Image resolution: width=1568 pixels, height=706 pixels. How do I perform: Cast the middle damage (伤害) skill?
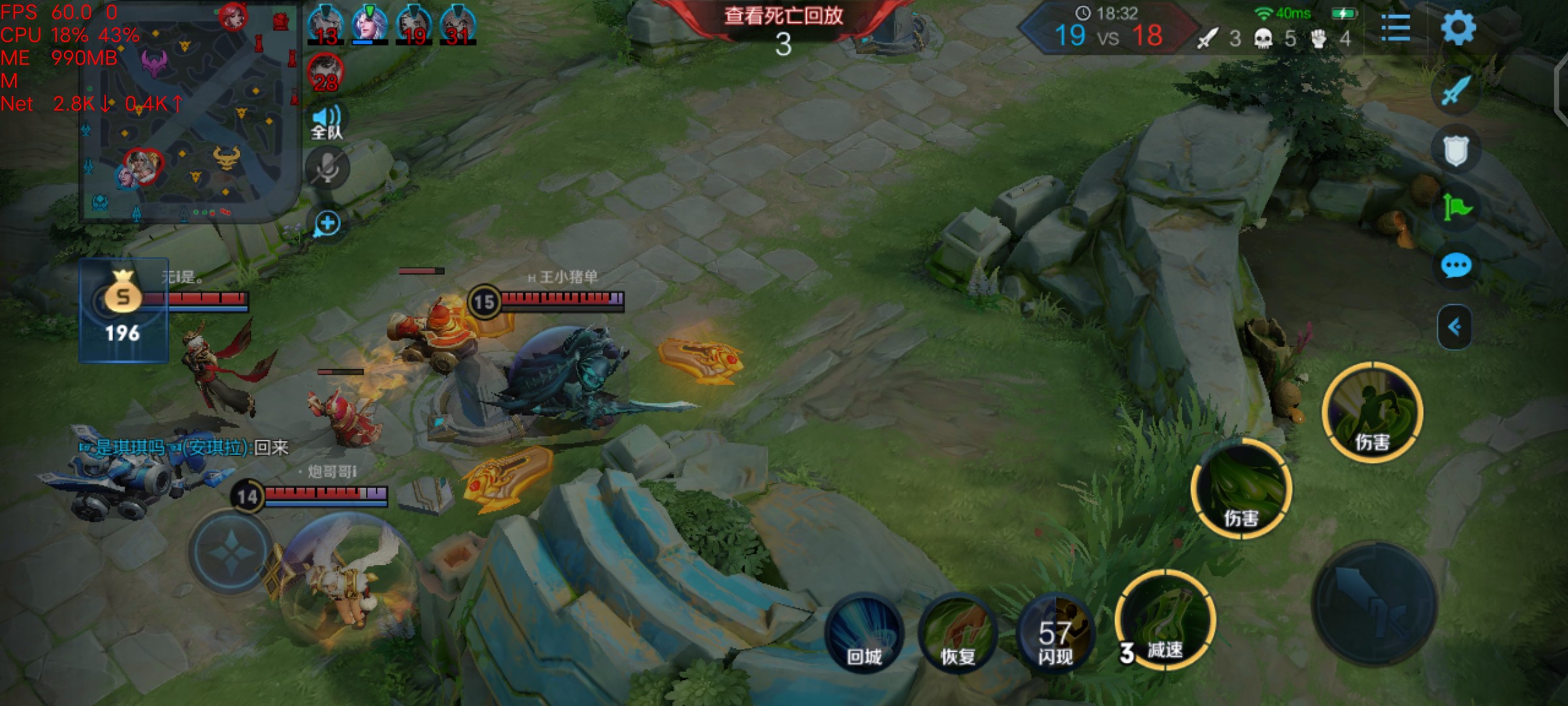(x=1241, y=489)
